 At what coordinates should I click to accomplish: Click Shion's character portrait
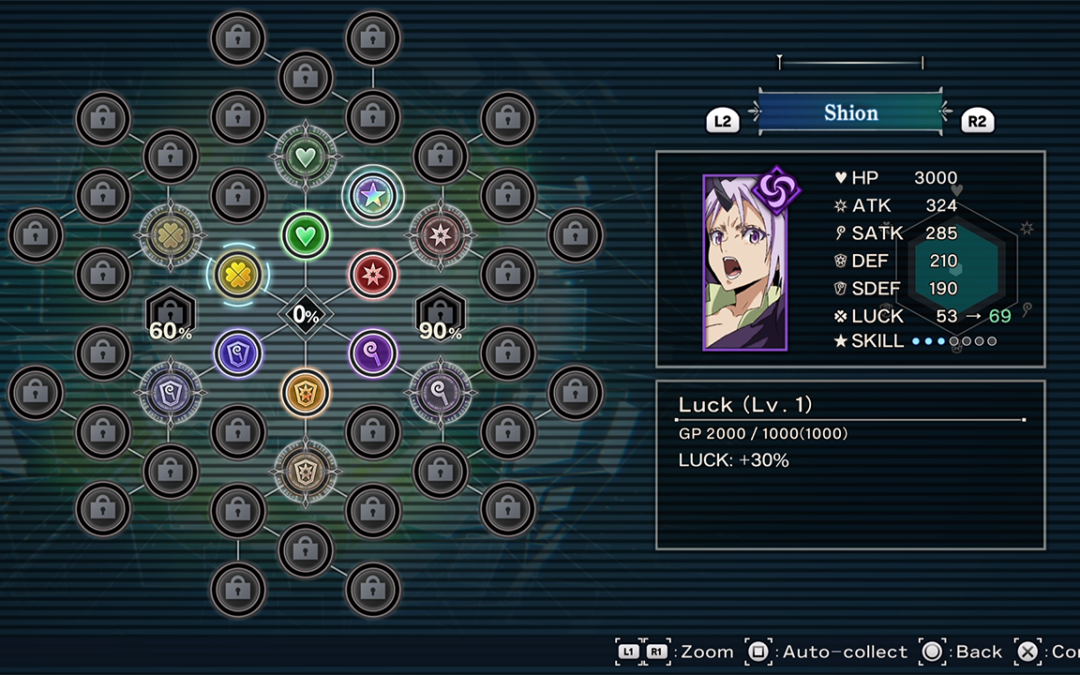(x=745, y=264)
